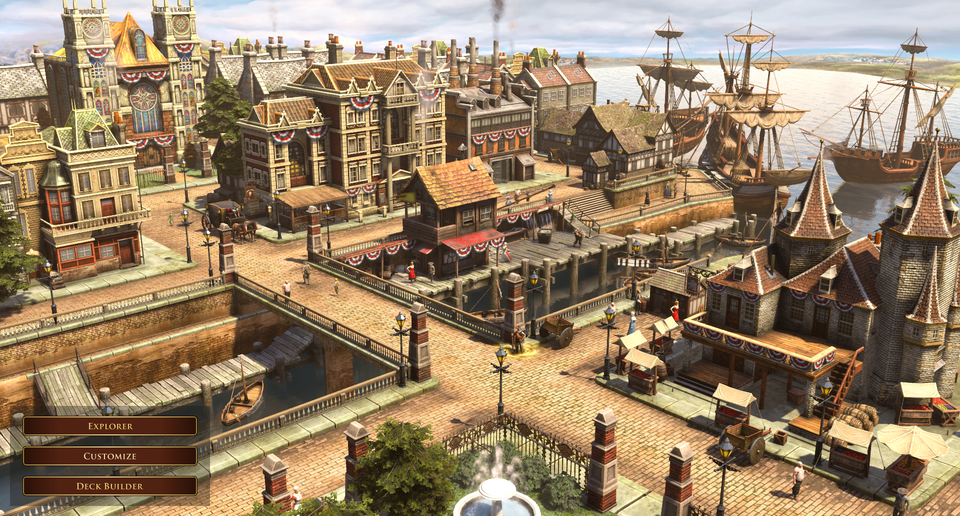Select the Customize button
Screen dimensions: 960x516
point(110,456)
